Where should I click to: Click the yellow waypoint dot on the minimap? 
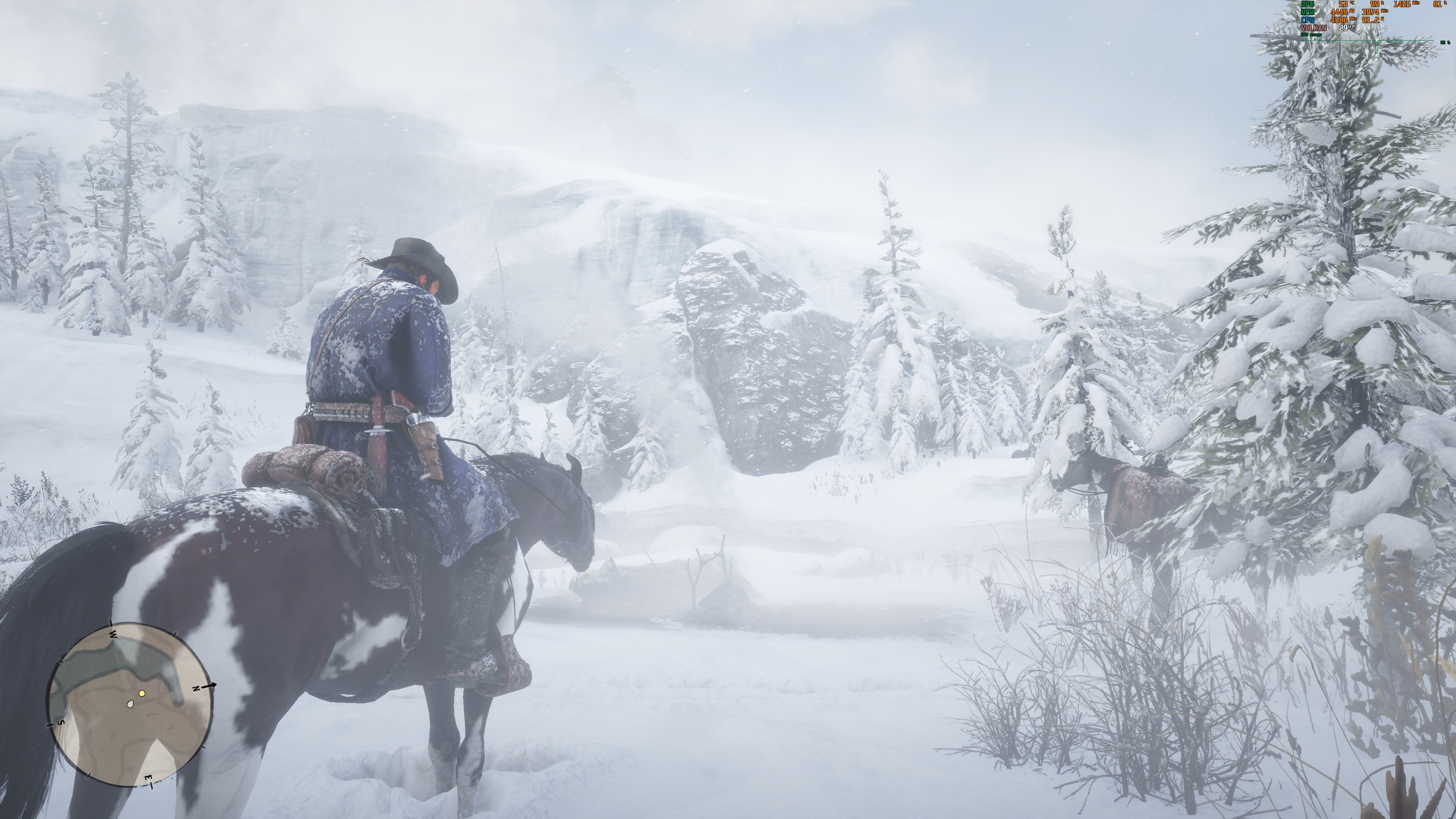coord(142,693)
